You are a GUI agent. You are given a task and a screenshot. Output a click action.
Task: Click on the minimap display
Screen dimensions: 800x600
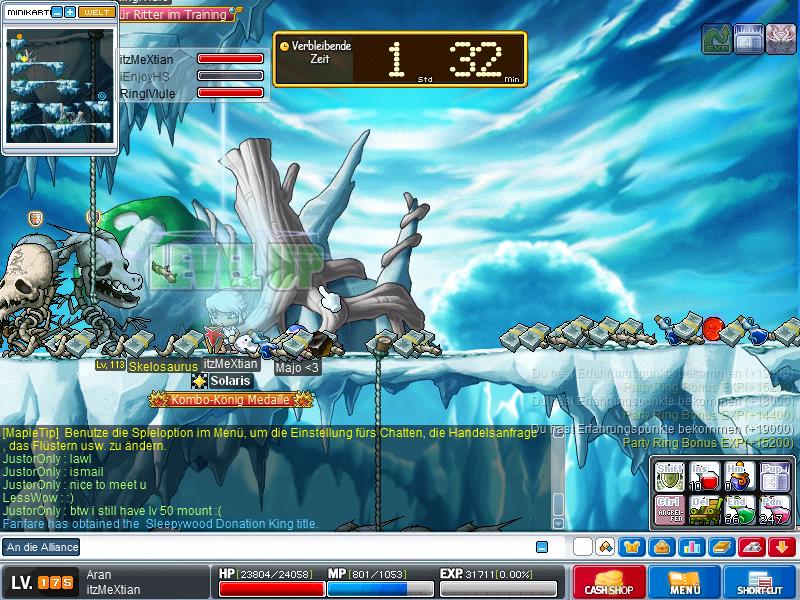[x=59, y=85]
